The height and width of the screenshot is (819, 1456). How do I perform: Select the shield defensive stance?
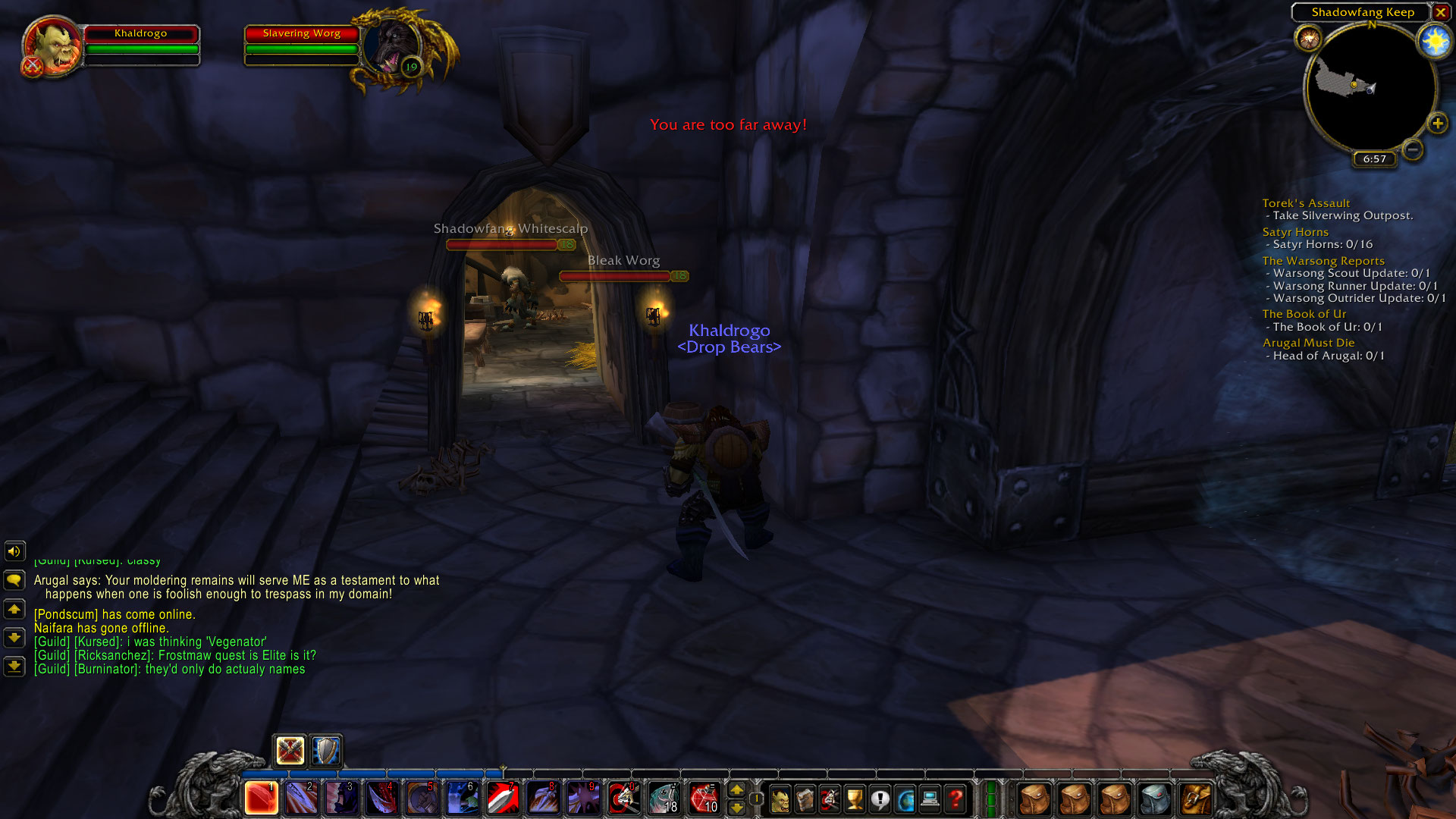(x=325, y=751)
